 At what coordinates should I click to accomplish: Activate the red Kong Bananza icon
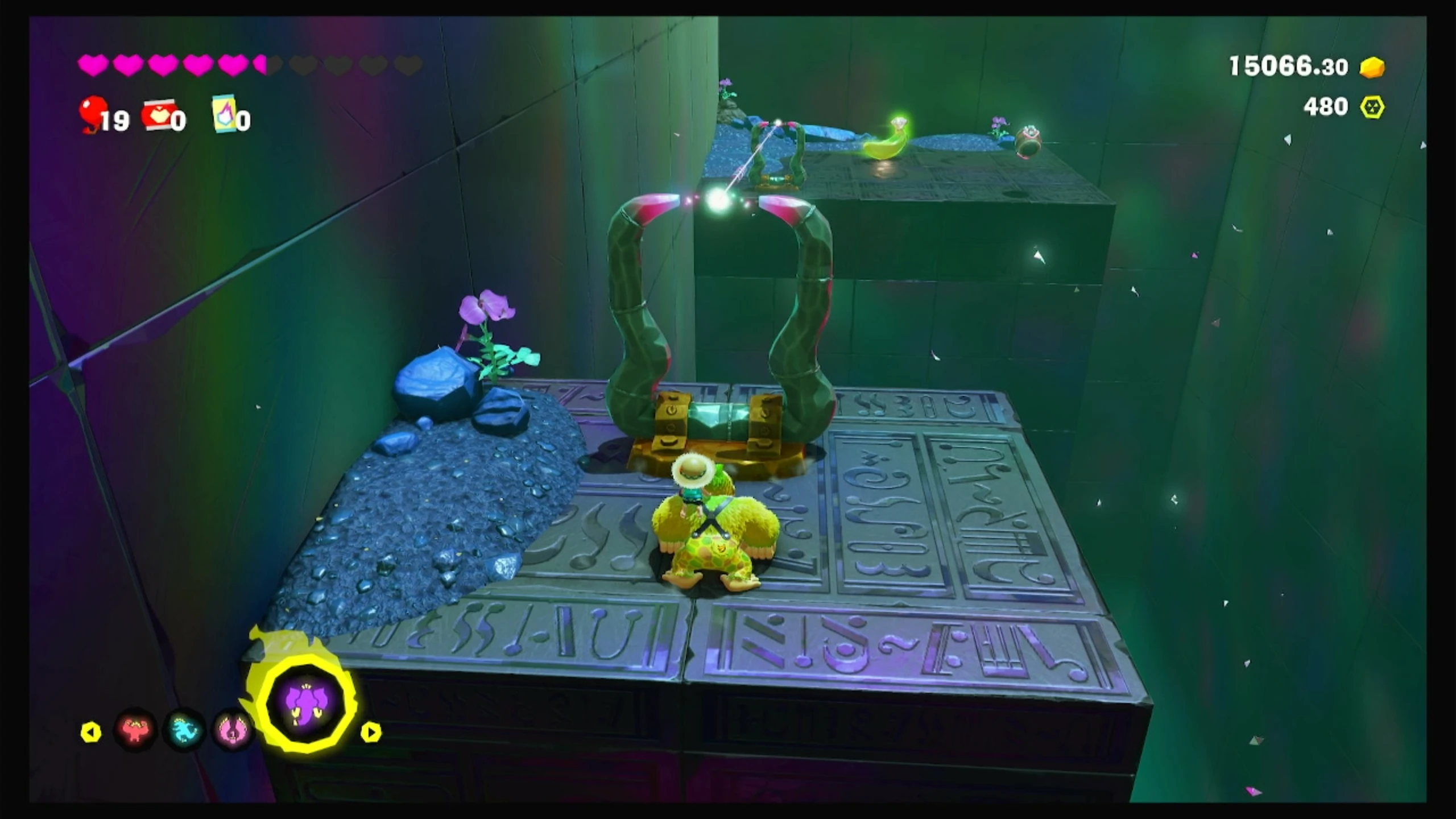pos(135,730)
